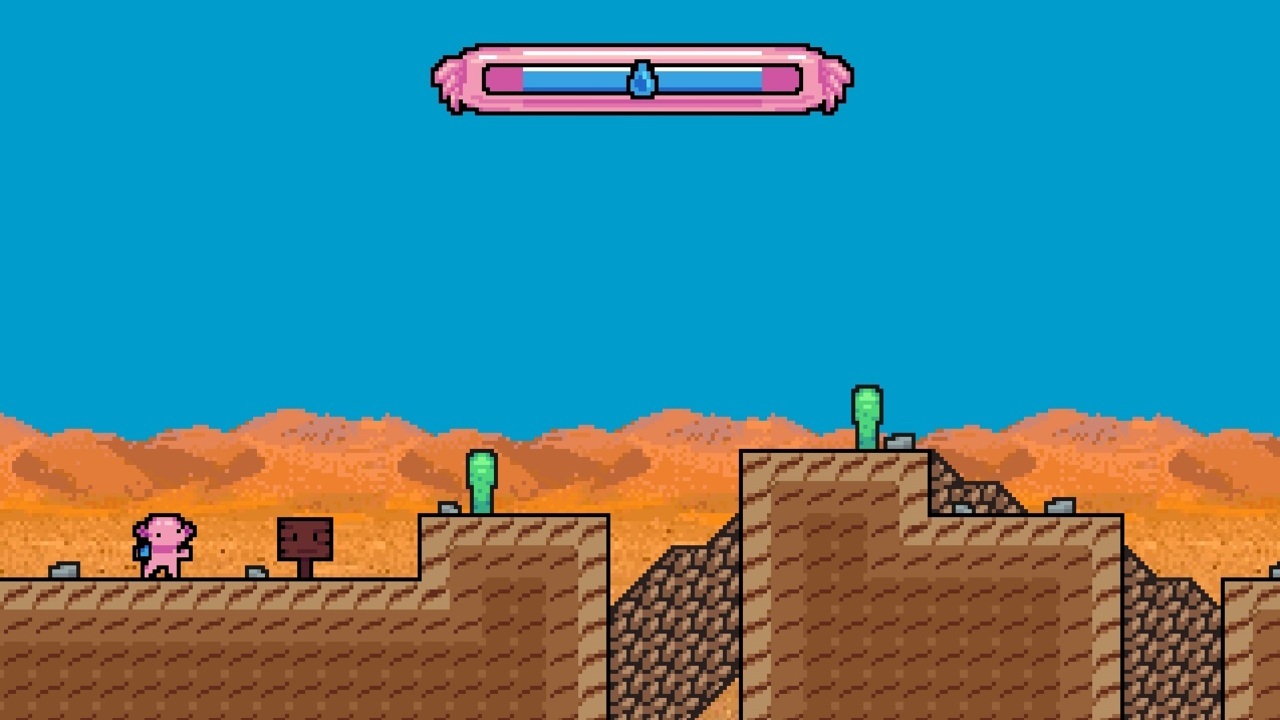Click the pink frame around the status bar
This screenshot has height=720, width=1280.
640,105
